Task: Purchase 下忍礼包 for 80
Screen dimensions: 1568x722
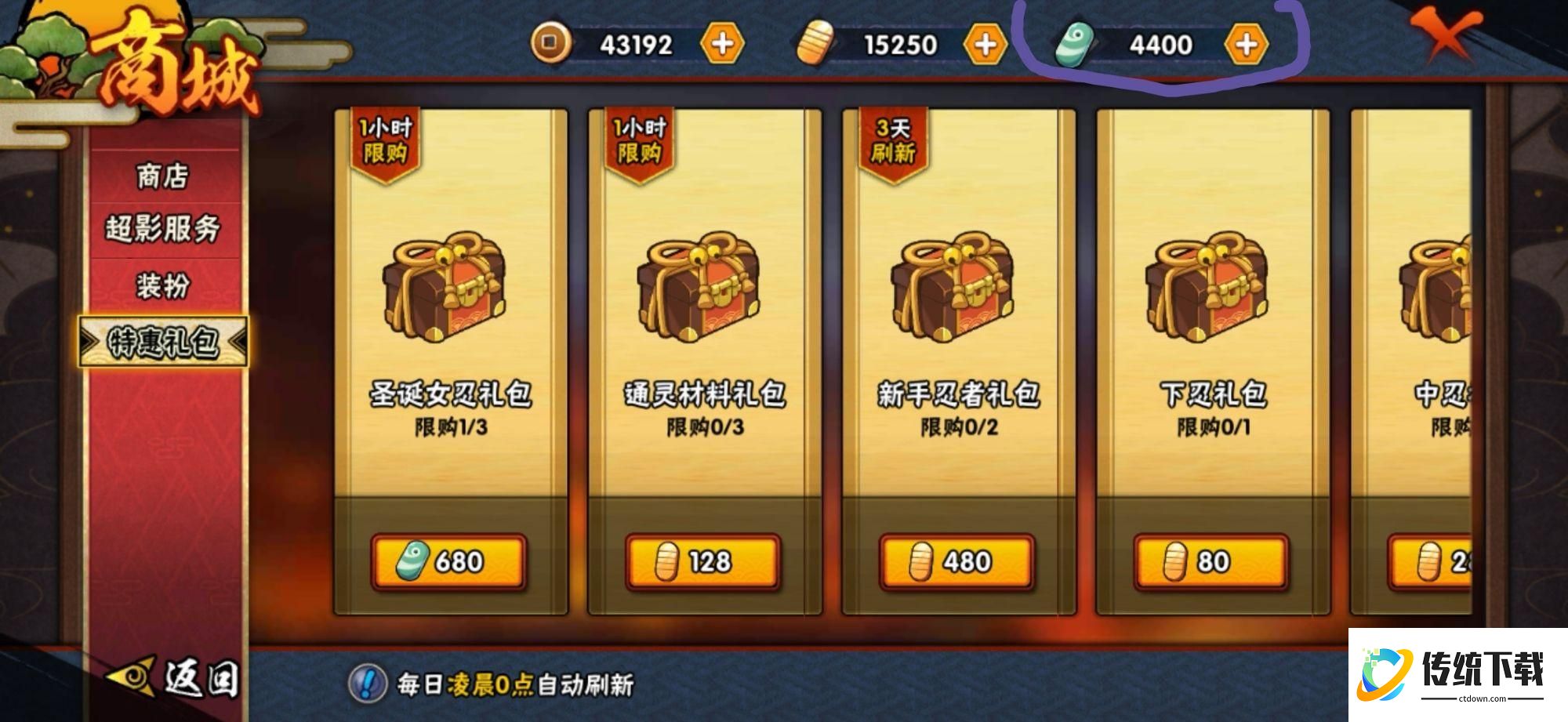Action: click(1211, 561)
